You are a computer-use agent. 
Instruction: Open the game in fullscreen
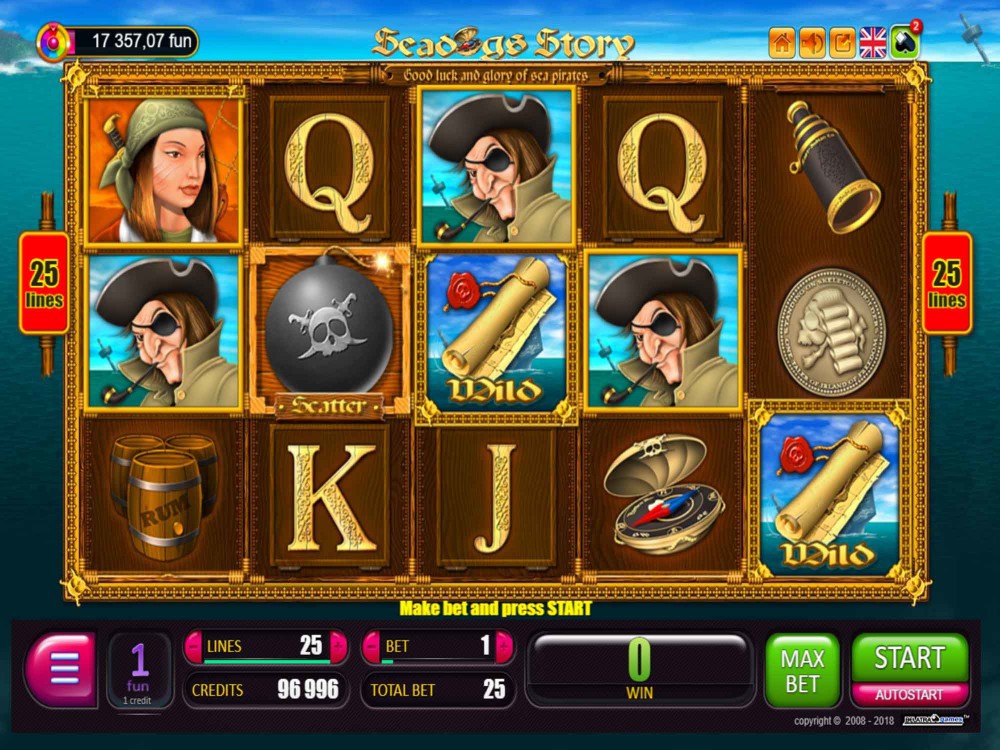tap(843, 42)
